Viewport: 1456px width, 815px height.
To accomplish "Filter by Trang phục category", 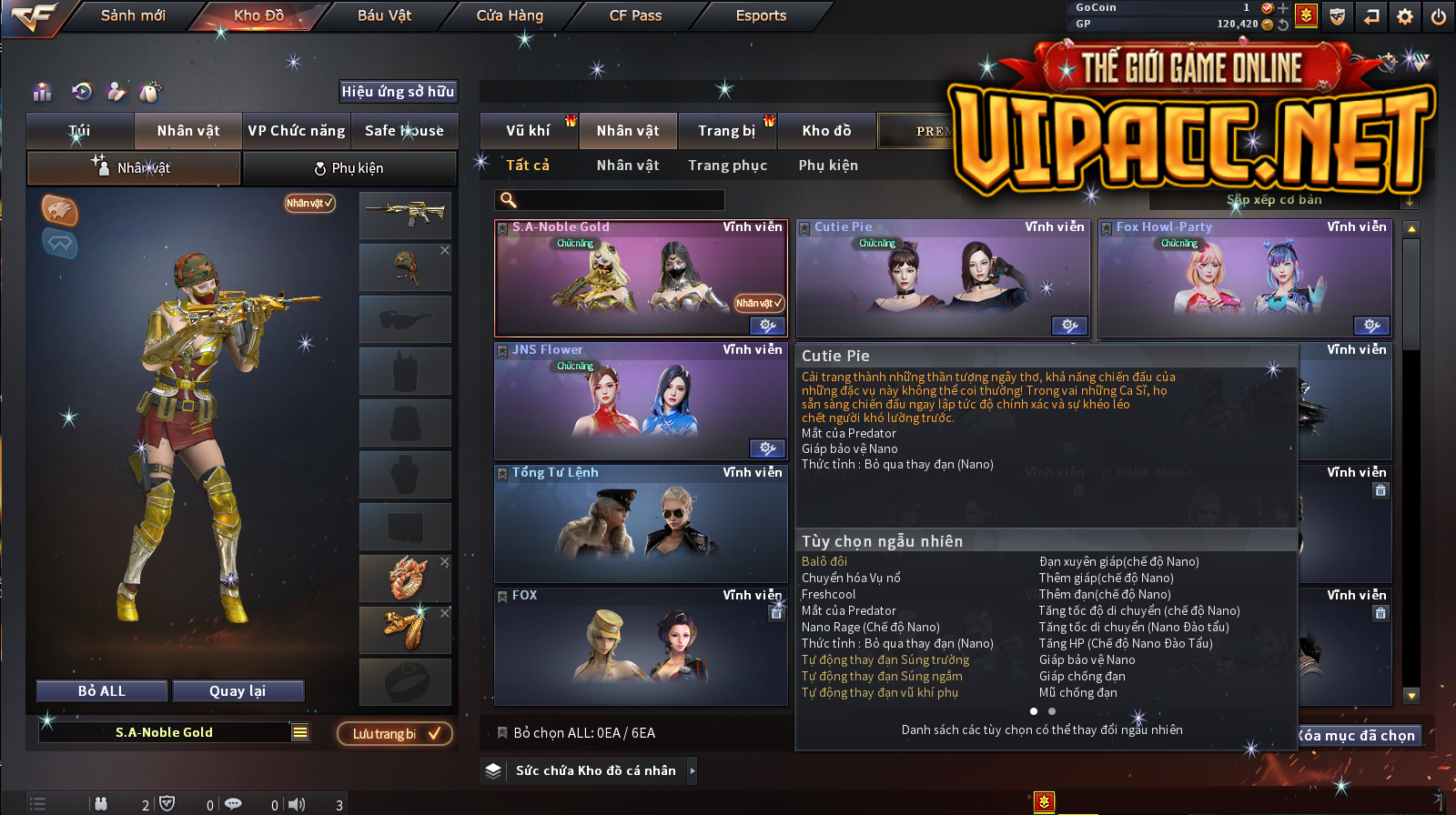I will pos(727,166).
